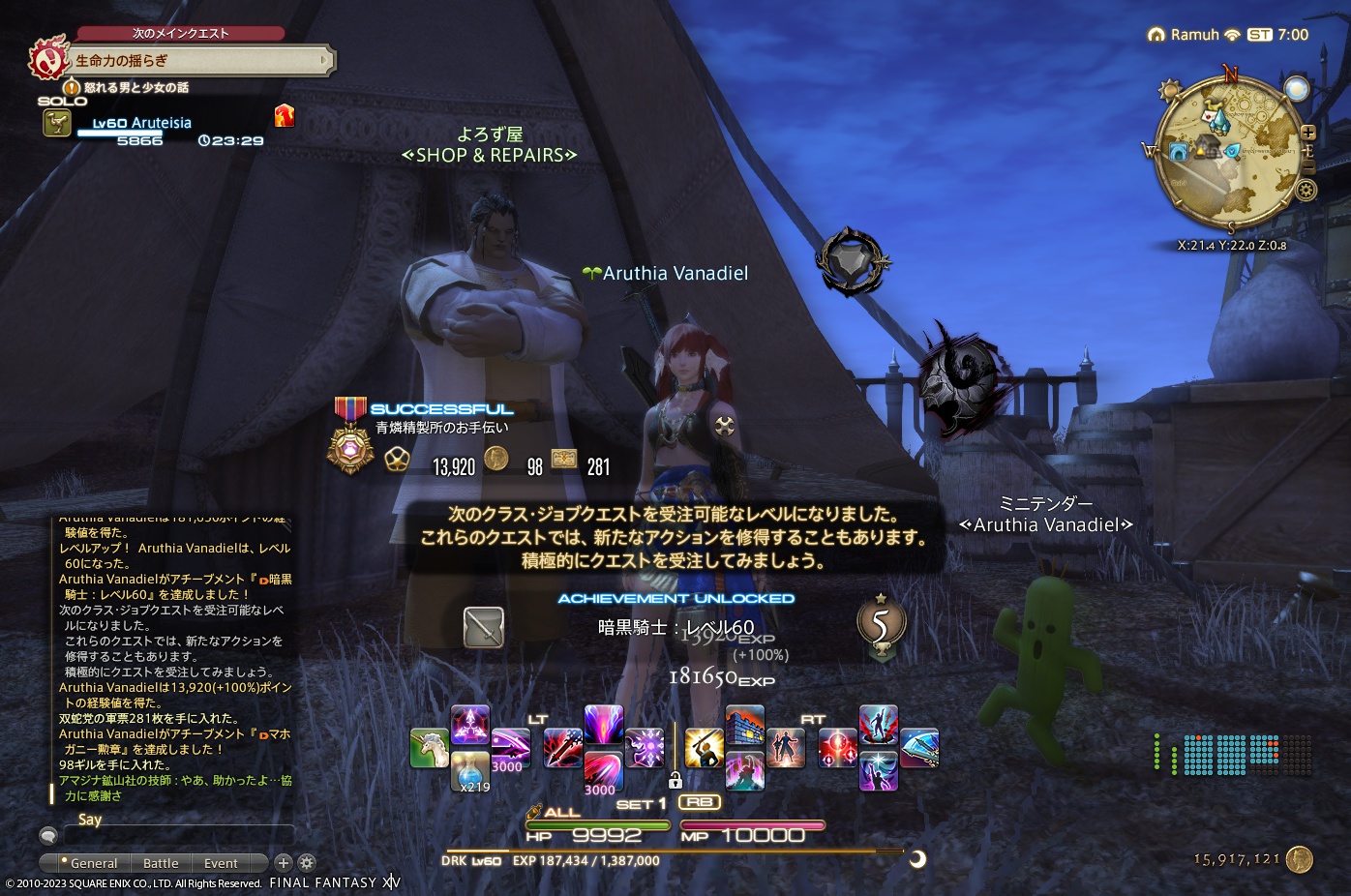1351x896 pixels.
Task: Open the minimap settings gear
Action: click(x=1305, y=190)
